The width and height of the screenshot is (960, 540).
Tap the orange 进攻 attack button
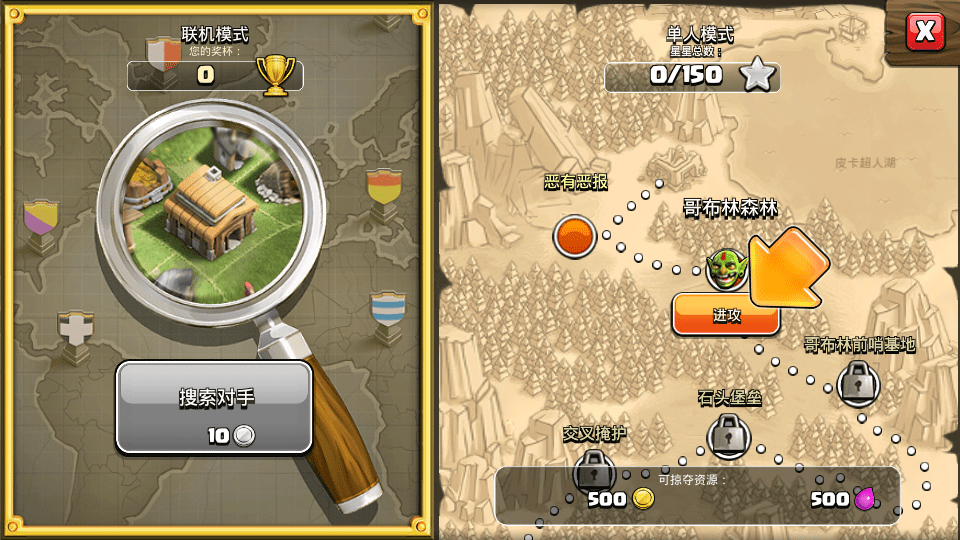click(x=726, y=315)
